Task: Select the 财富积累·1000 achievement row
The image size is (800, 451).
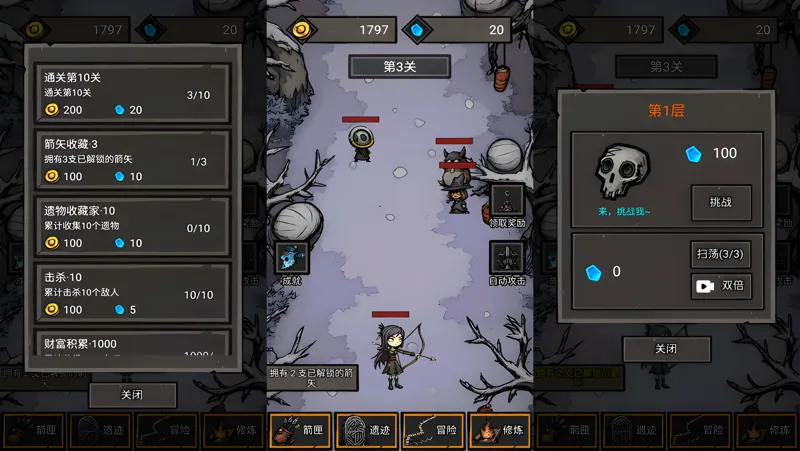Action: (x=132, y=347)
